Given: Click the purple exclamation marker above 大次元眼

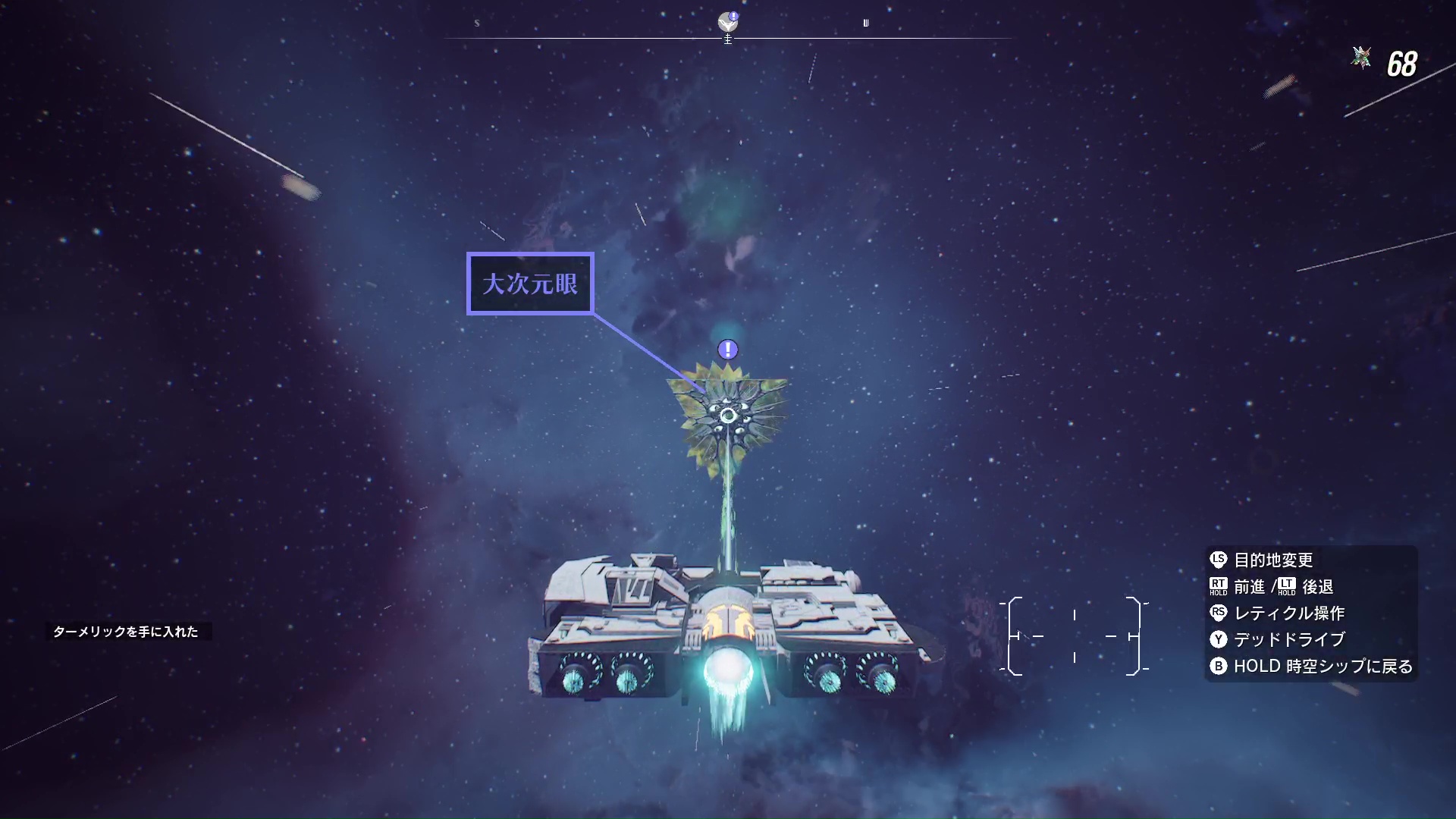Looking at the screenshot, I should 726,350.
